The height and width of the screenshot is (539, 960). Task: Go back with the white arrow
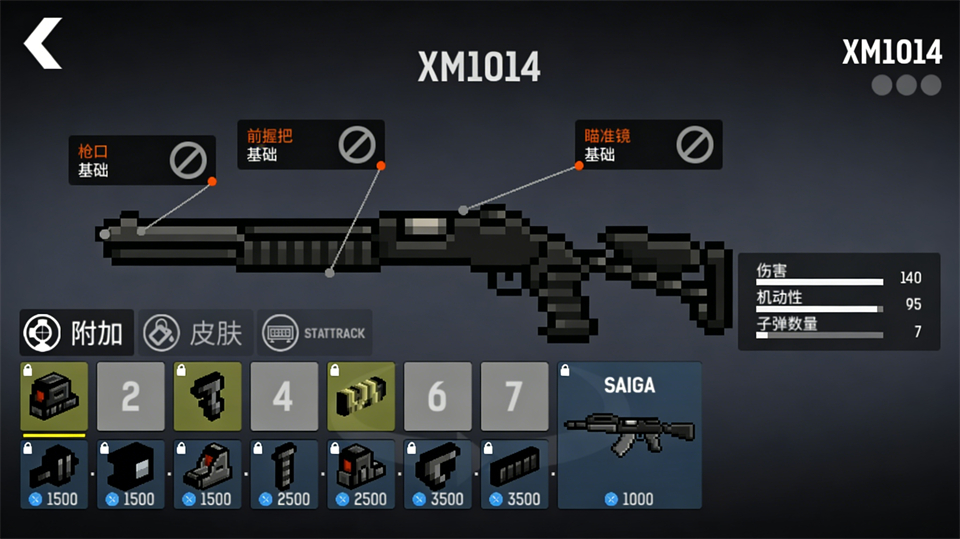43,44
